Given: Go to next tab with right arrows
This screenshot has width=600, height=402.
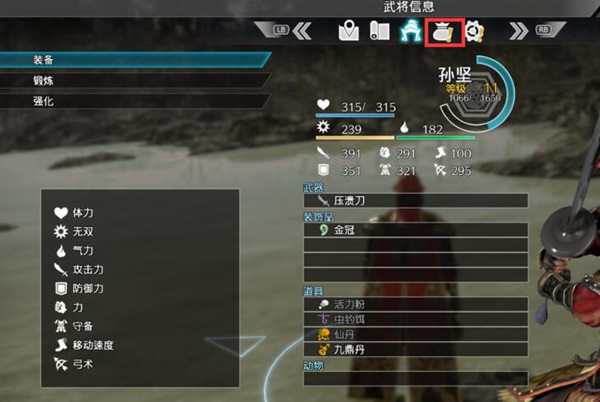Looking at the screenshot, I should coord(518,31).
